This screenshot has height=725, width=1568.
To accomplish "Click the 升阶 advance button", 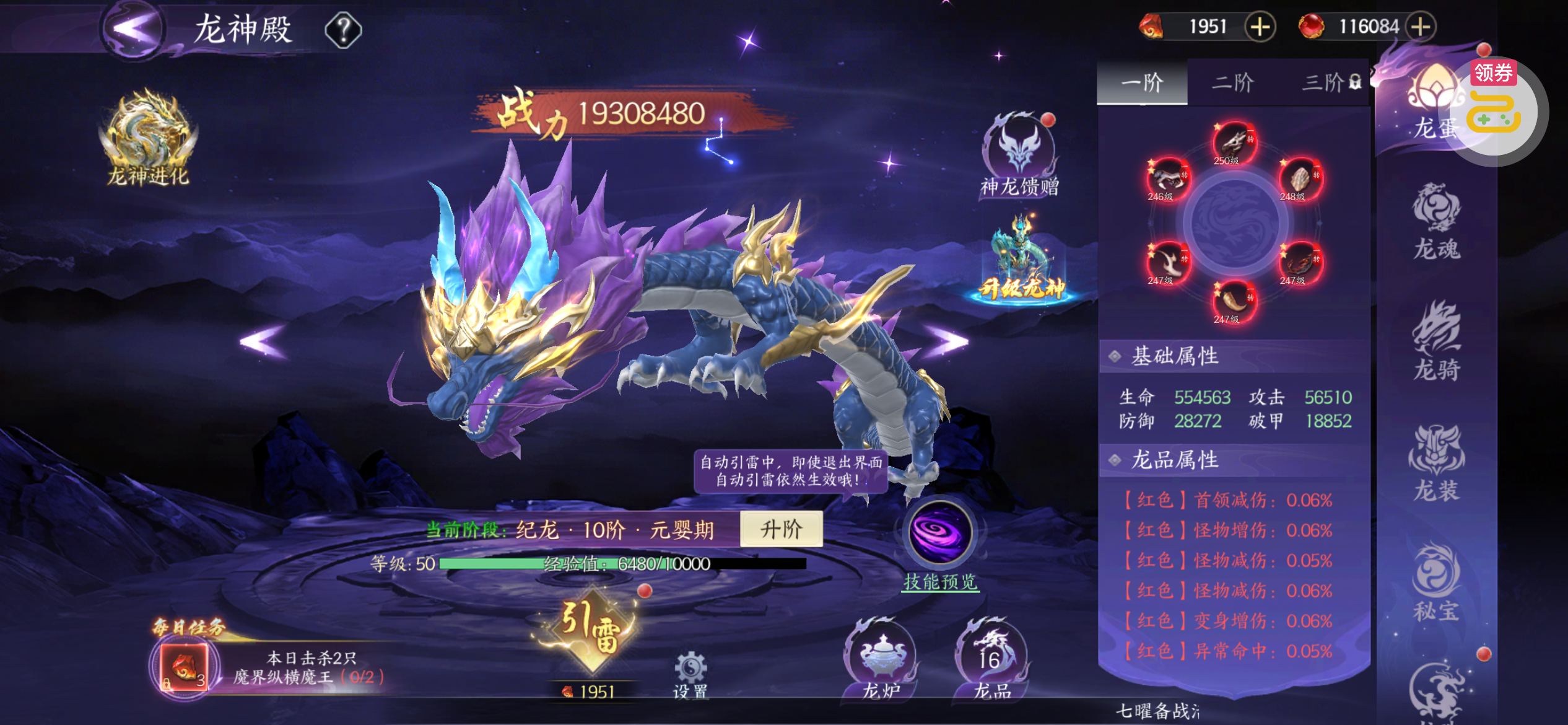I will (x=781, y=529).
